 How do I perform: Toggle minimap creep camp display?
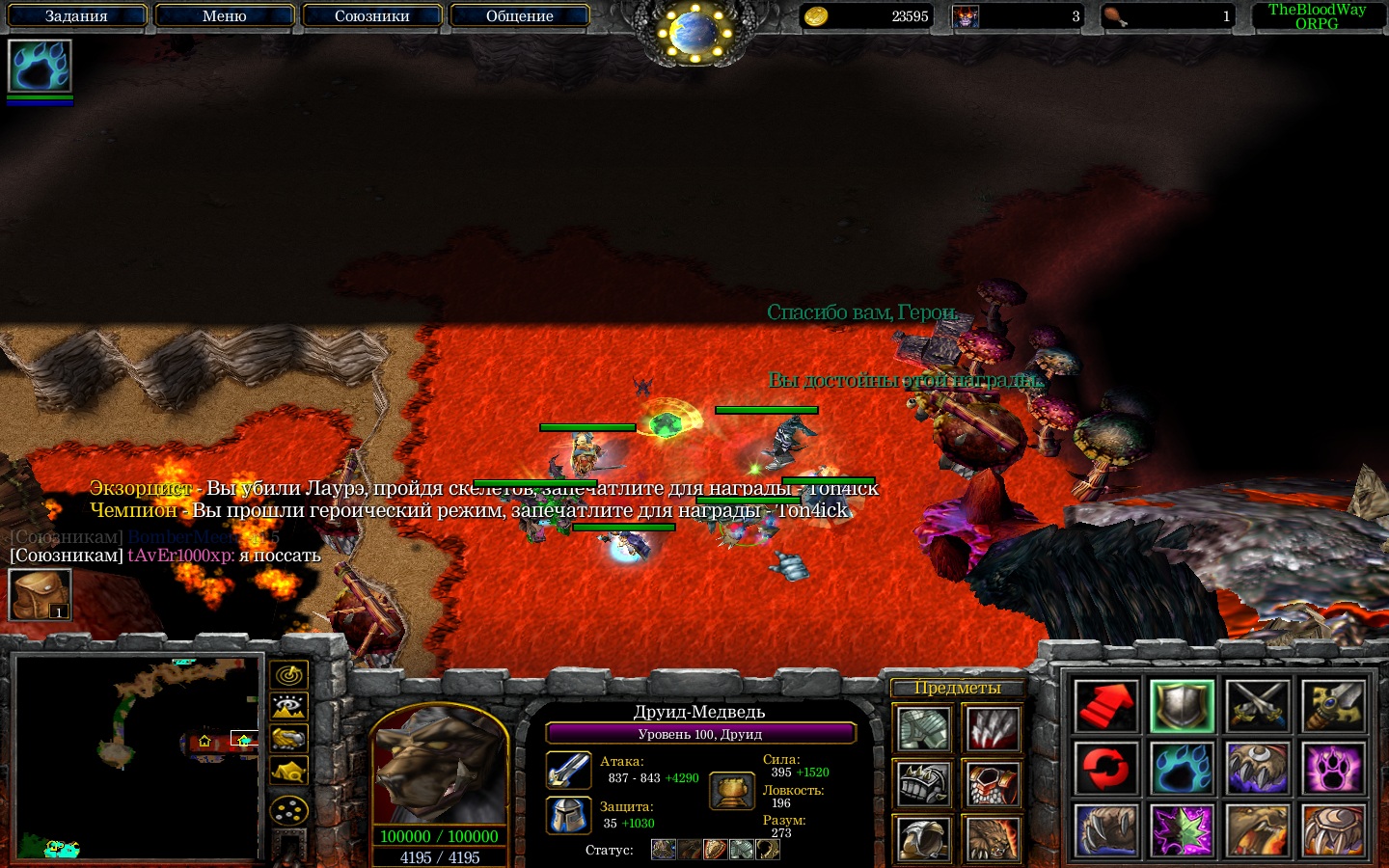[x=288, y=772]
